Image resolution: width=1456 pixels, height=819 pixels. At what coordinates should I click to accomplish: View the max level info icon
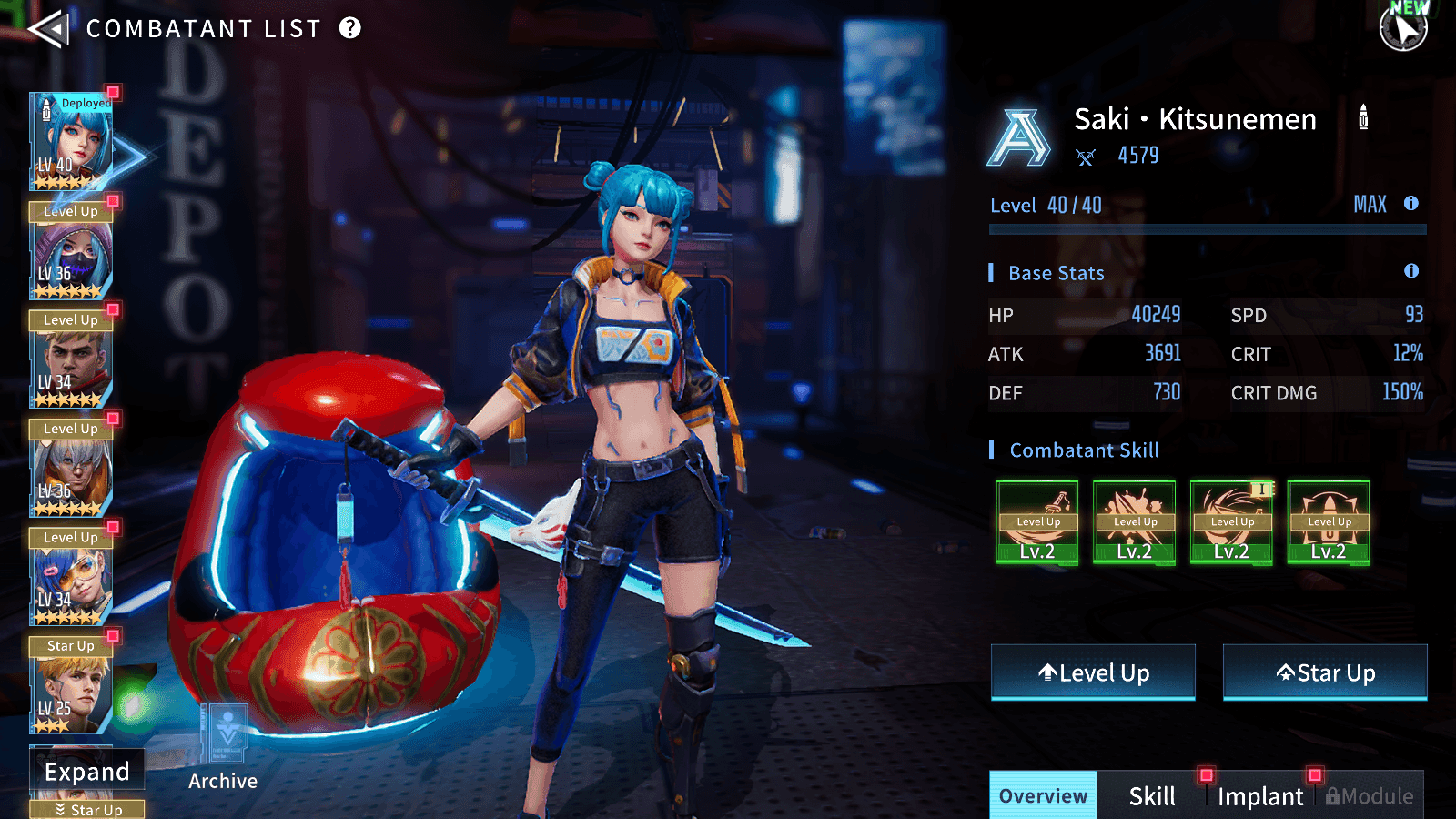coord(1411,204)
